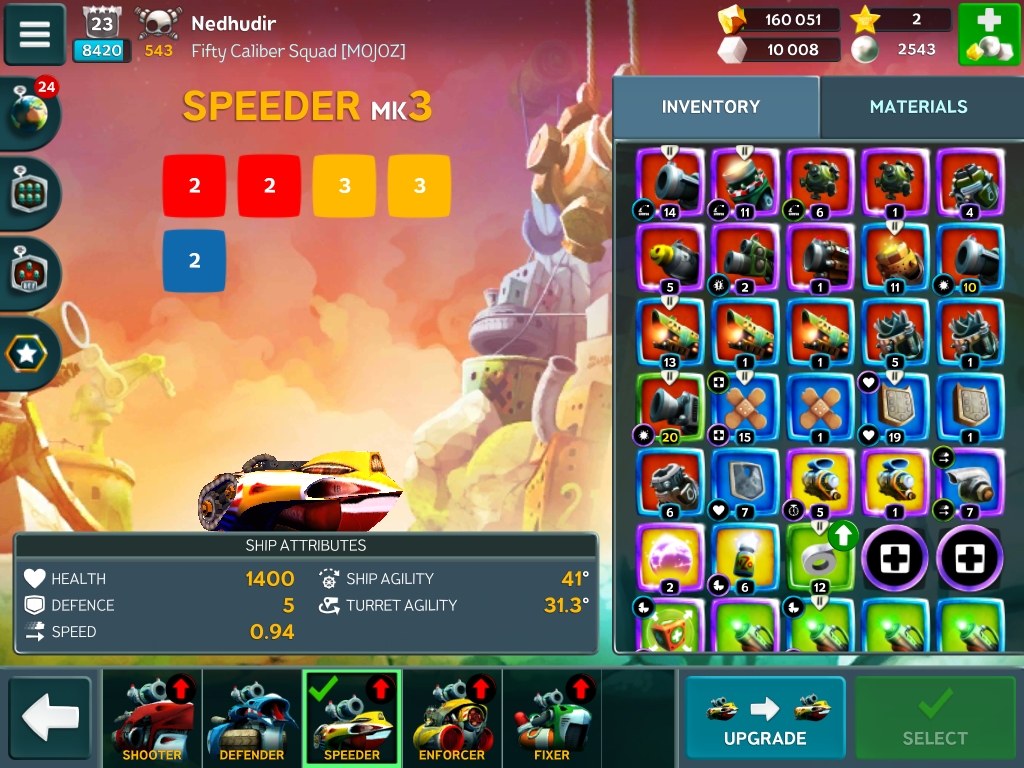Viewport: 1024px width, 768px height.
Task: Open the green plus buy-currency button
Action: 988,35
